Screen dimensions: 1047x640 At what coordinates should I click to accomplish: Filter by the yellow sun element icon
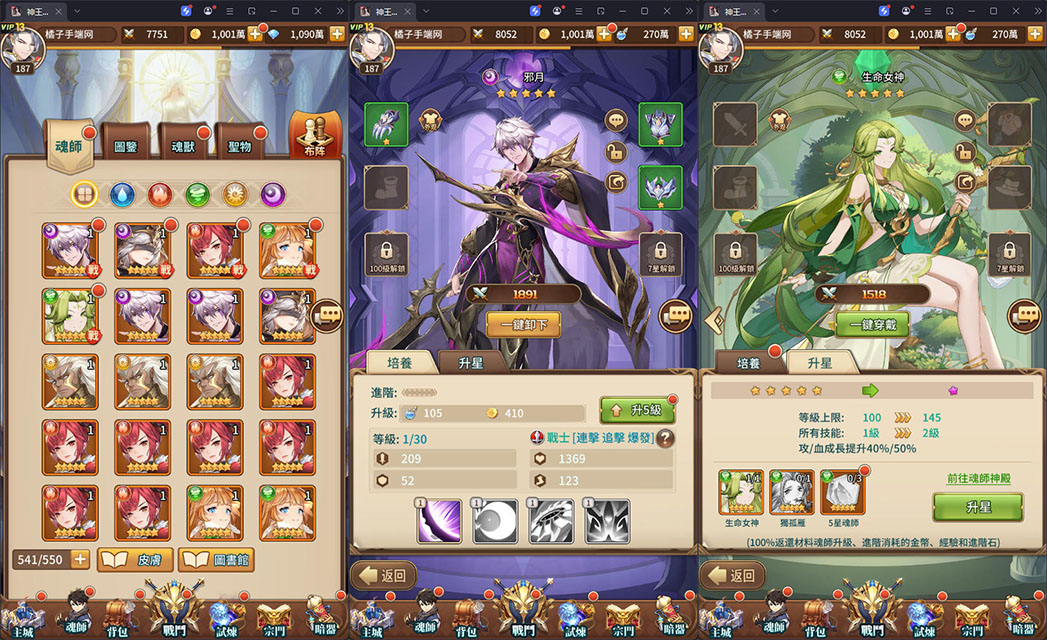click(235, 193)
